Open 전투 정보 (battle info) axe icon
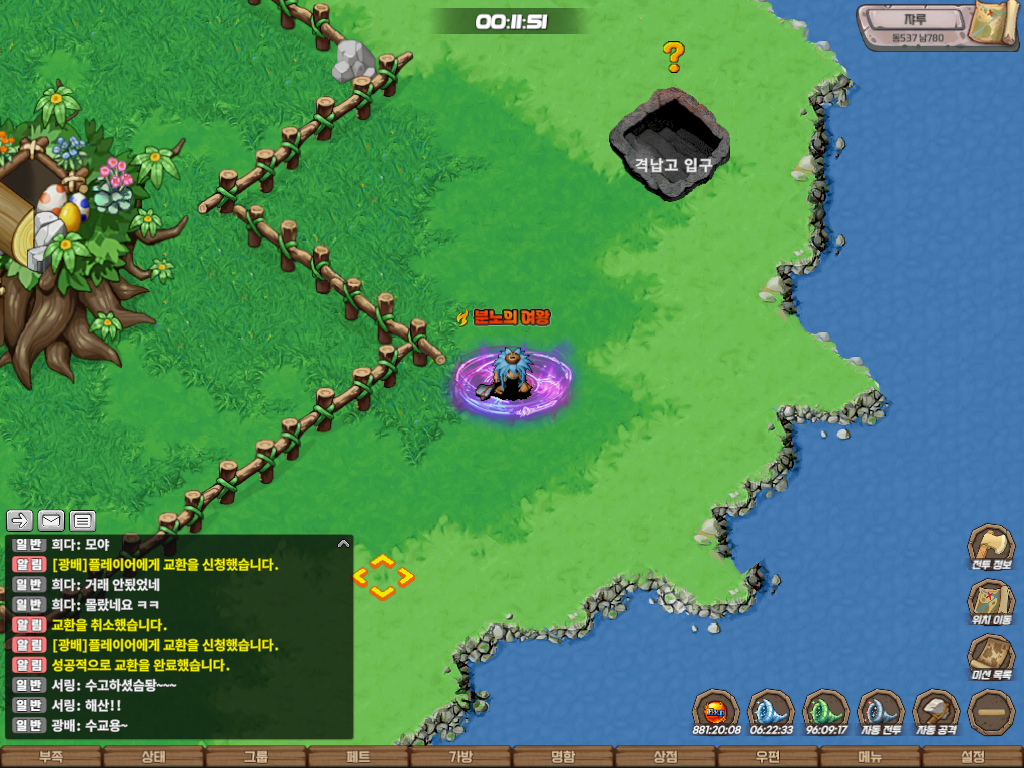Image resolution: width=1024 pixels, height=768 pixels. click(x=990, y=548)
